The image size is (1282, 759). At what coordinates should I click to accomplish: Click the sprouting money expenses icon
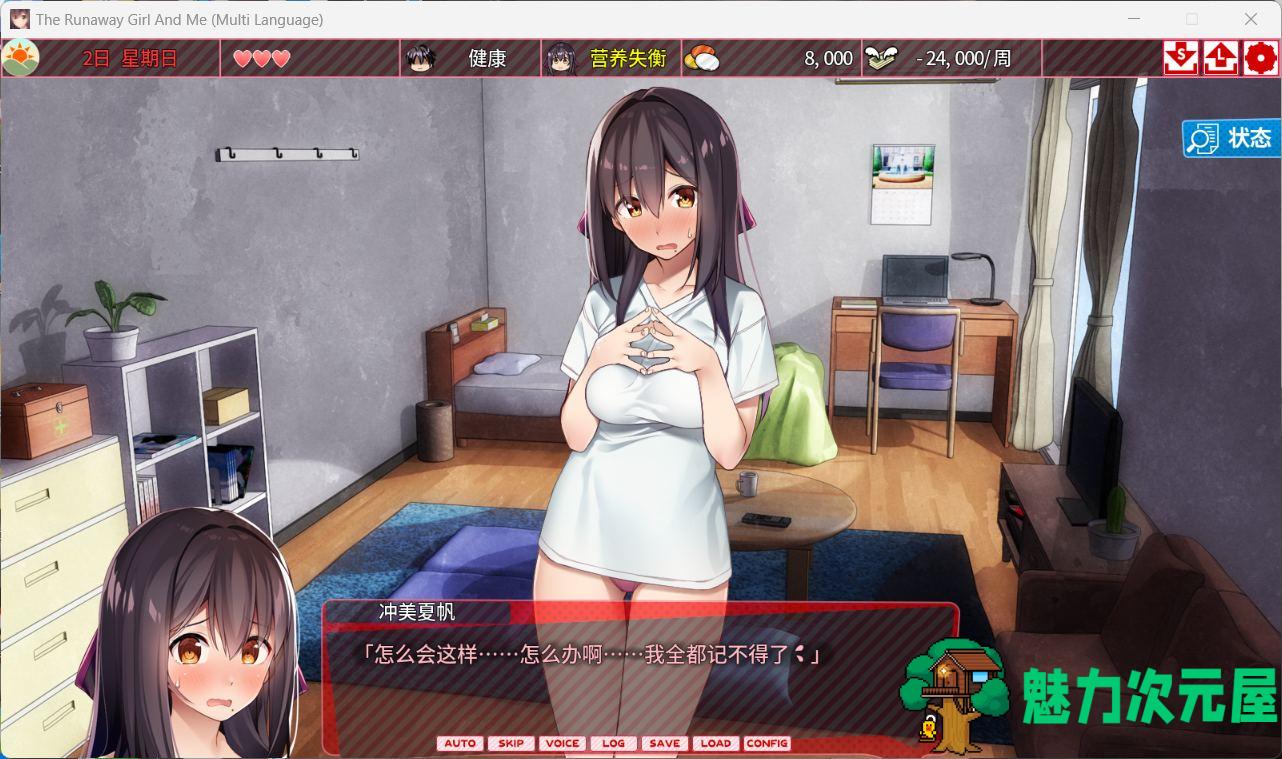880,57
